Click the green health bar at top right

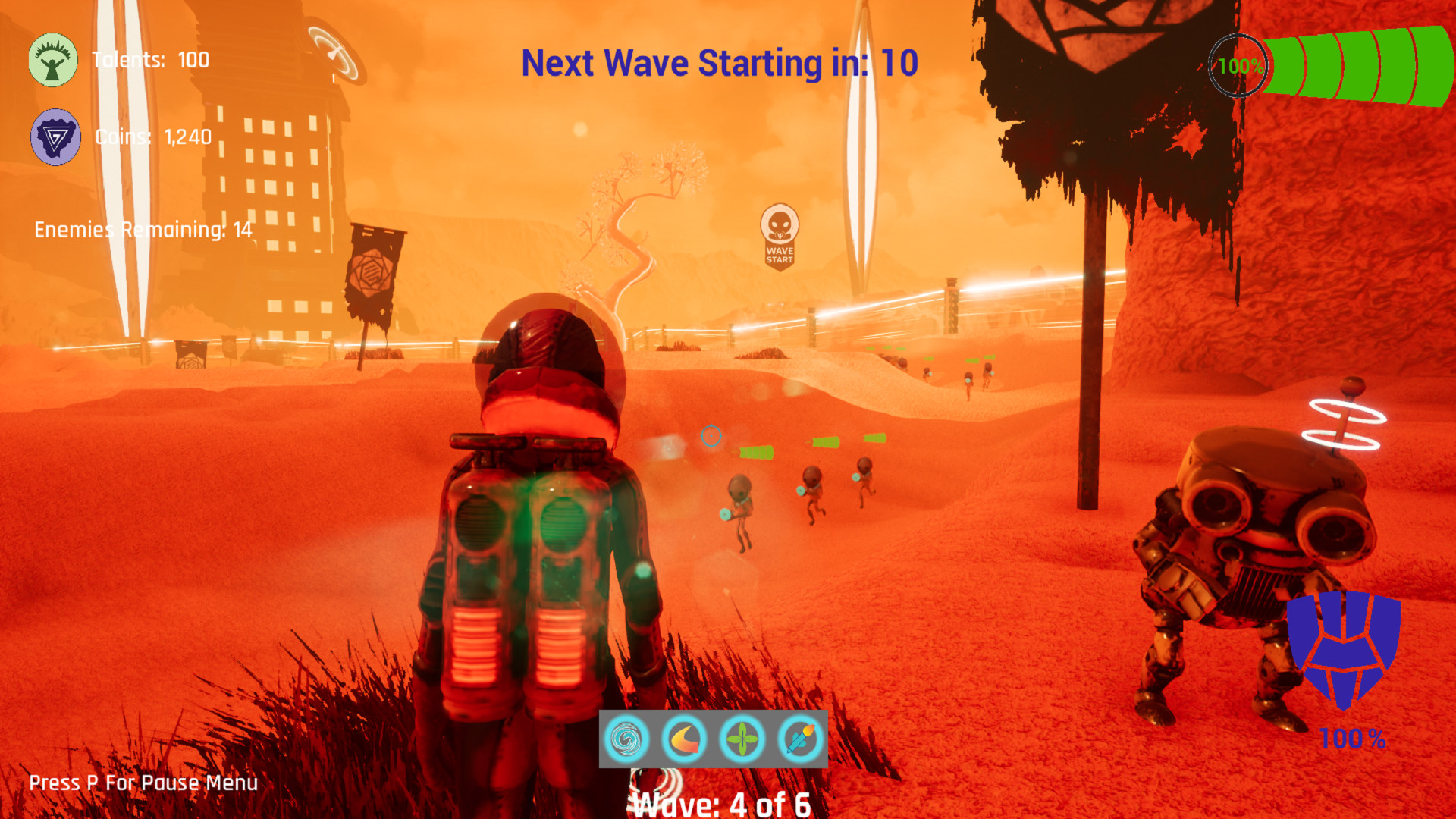1357,64
